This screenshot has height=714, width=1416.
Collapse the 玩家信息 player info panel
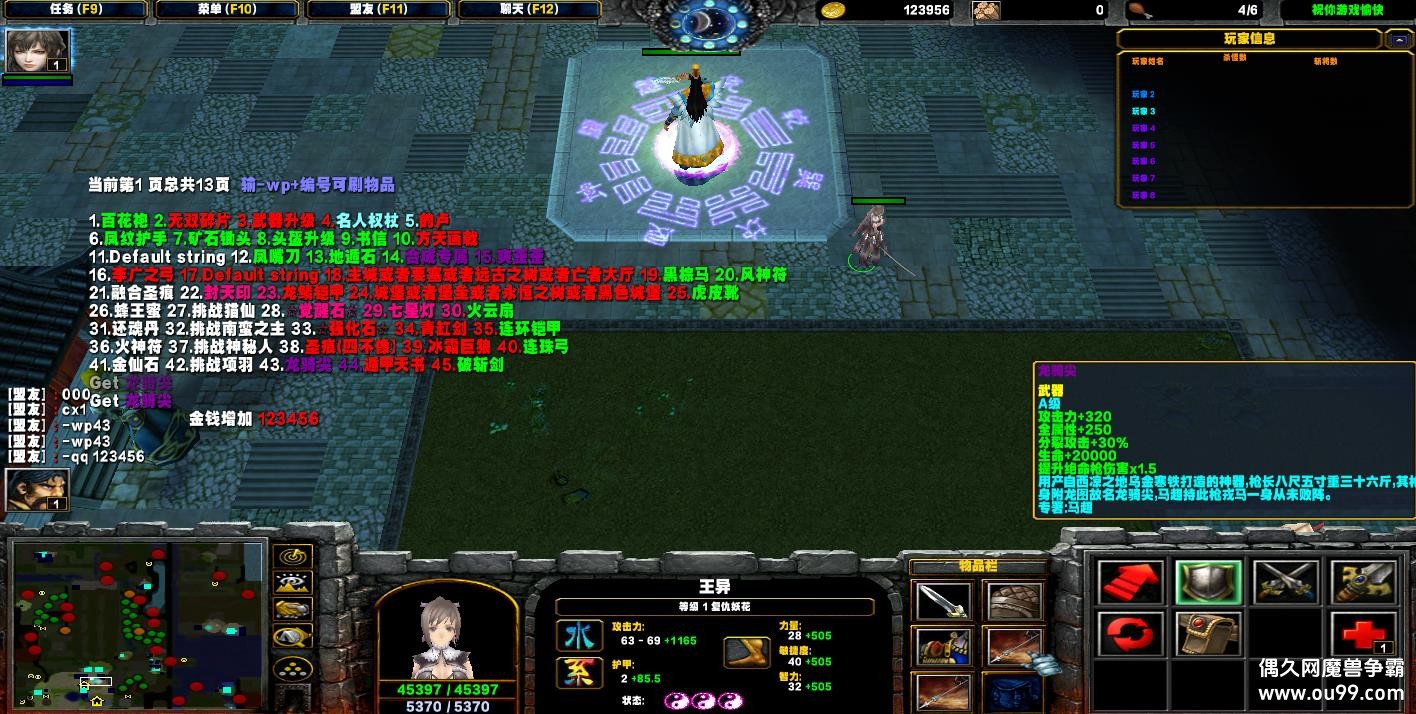pyautogui.click(x=1397, y=39)
